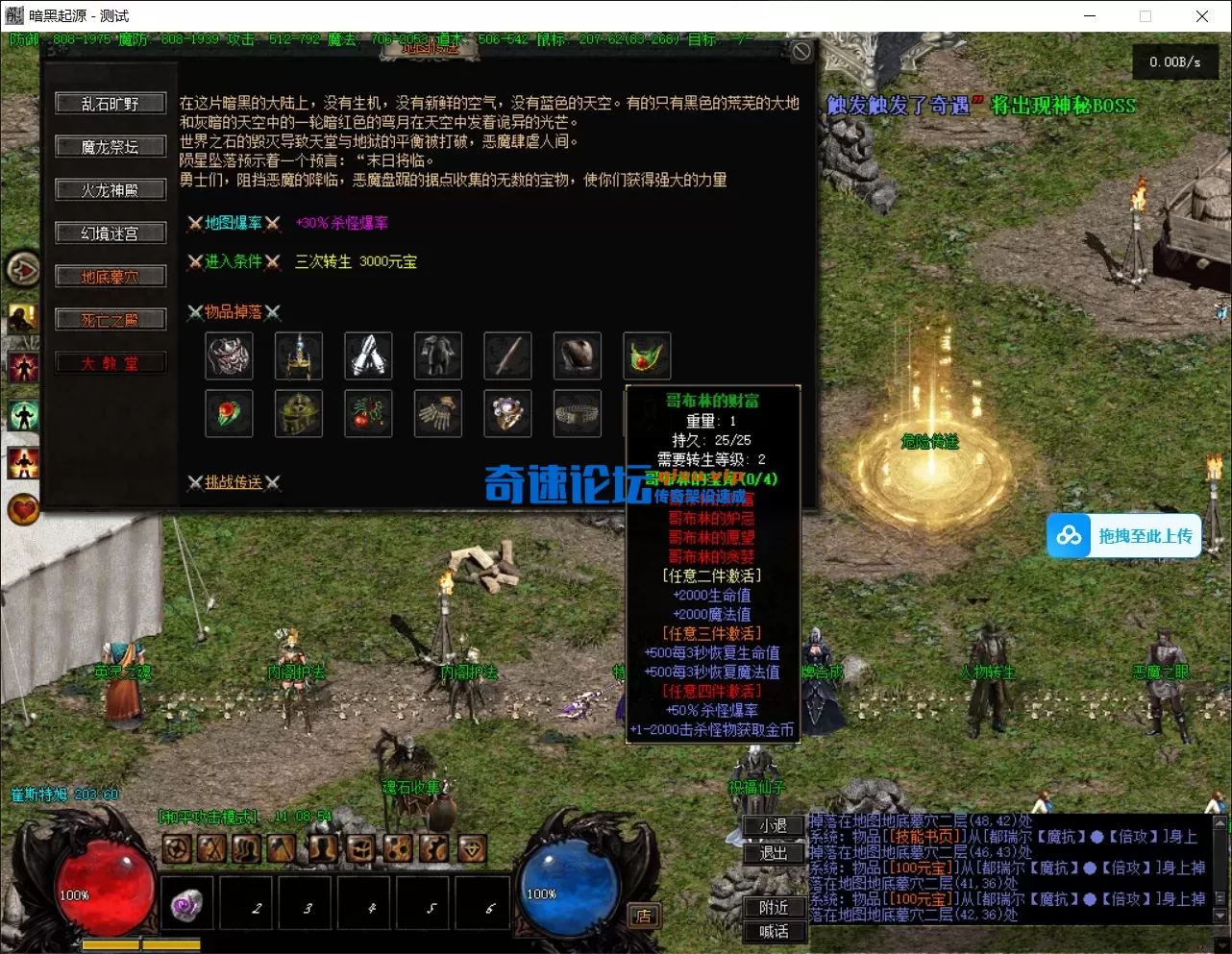Select the crossed-weapons skill icon in the skill bar
The height and width of the screenshot is (954, 1232).
pos(213,849)
